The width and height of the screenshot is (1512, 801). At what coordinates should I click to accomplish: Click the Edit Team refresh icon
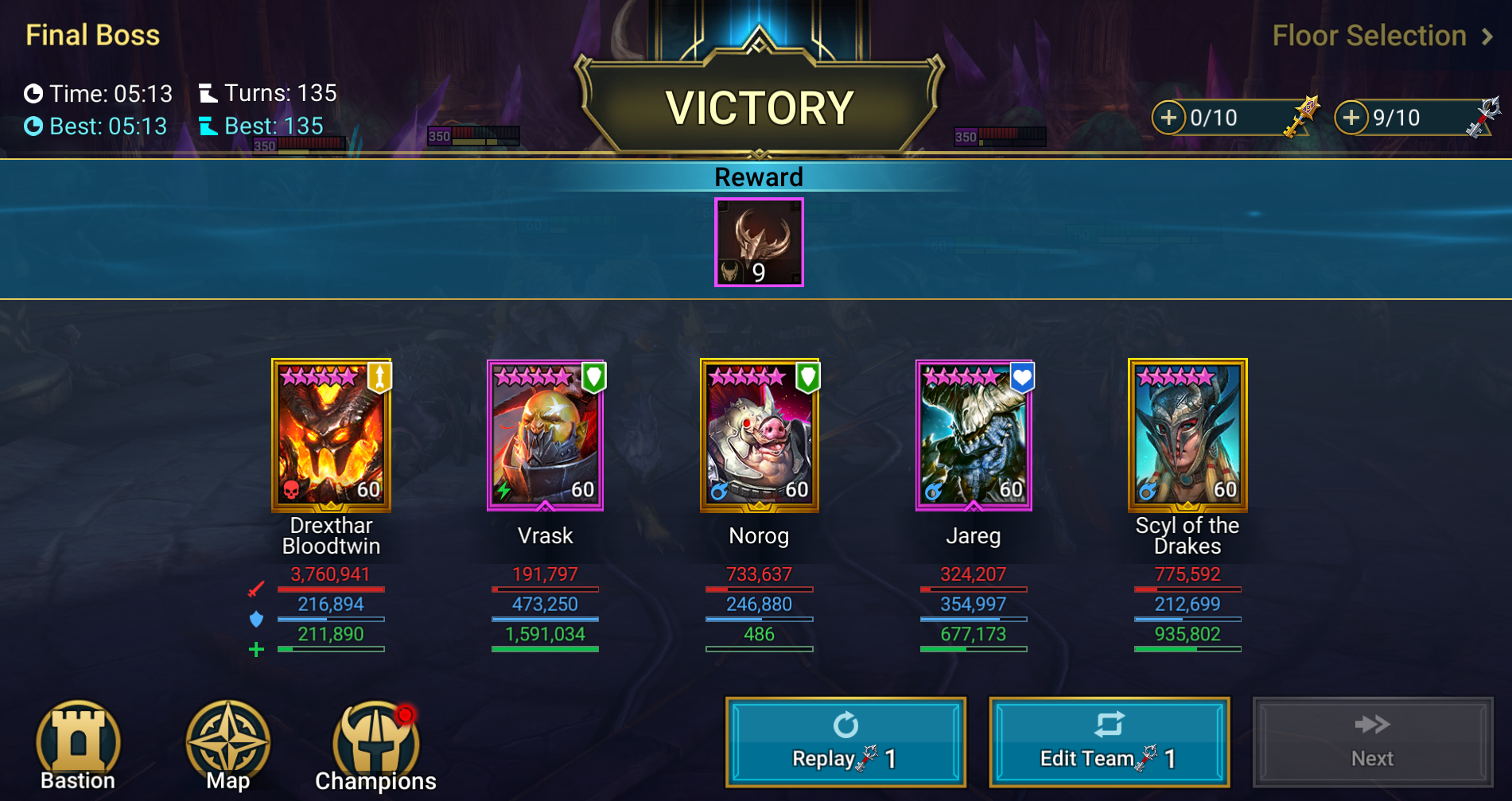pos(1111,724)
